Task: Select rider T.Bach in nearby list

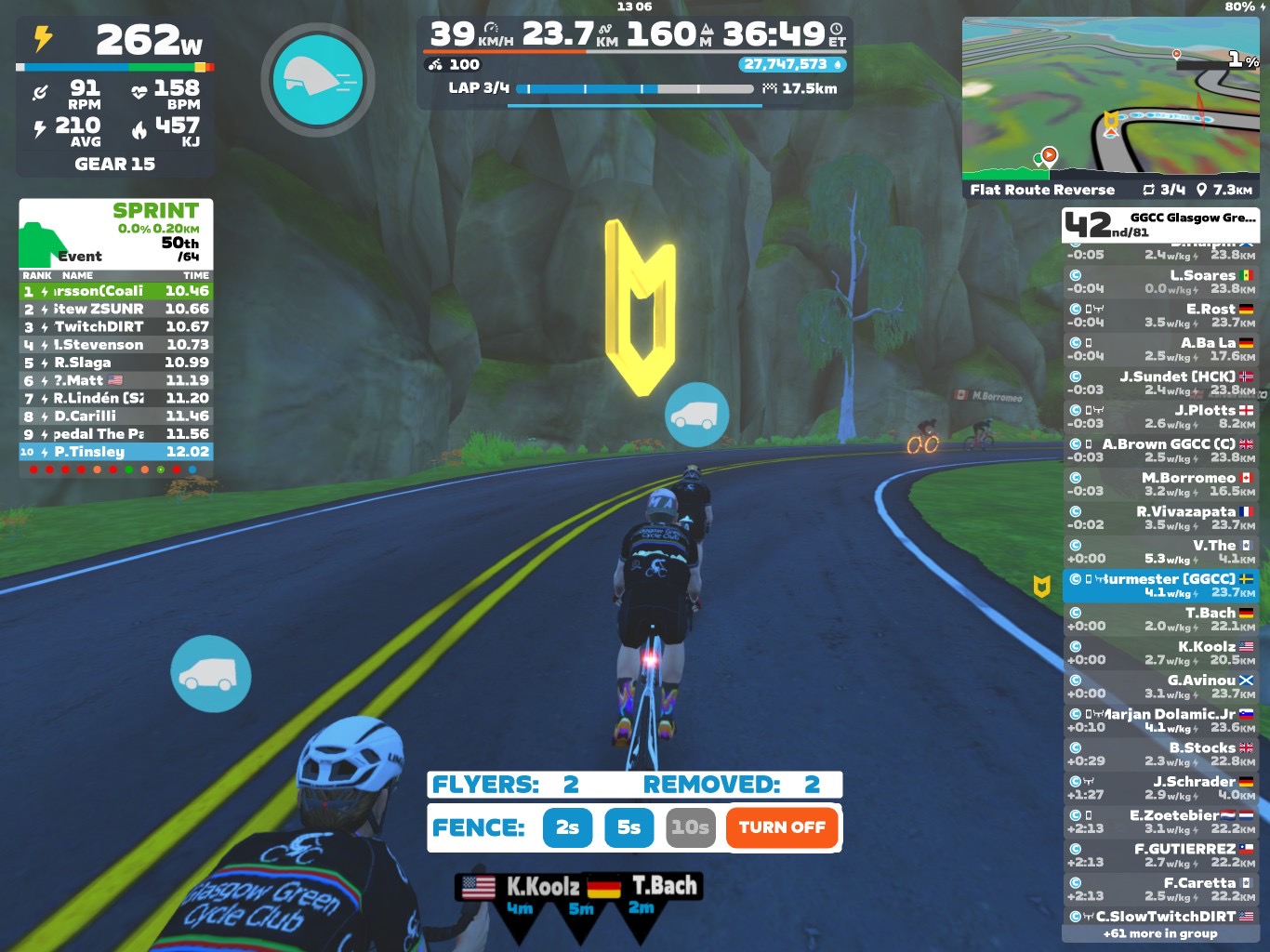Action: click(1160, 619)
